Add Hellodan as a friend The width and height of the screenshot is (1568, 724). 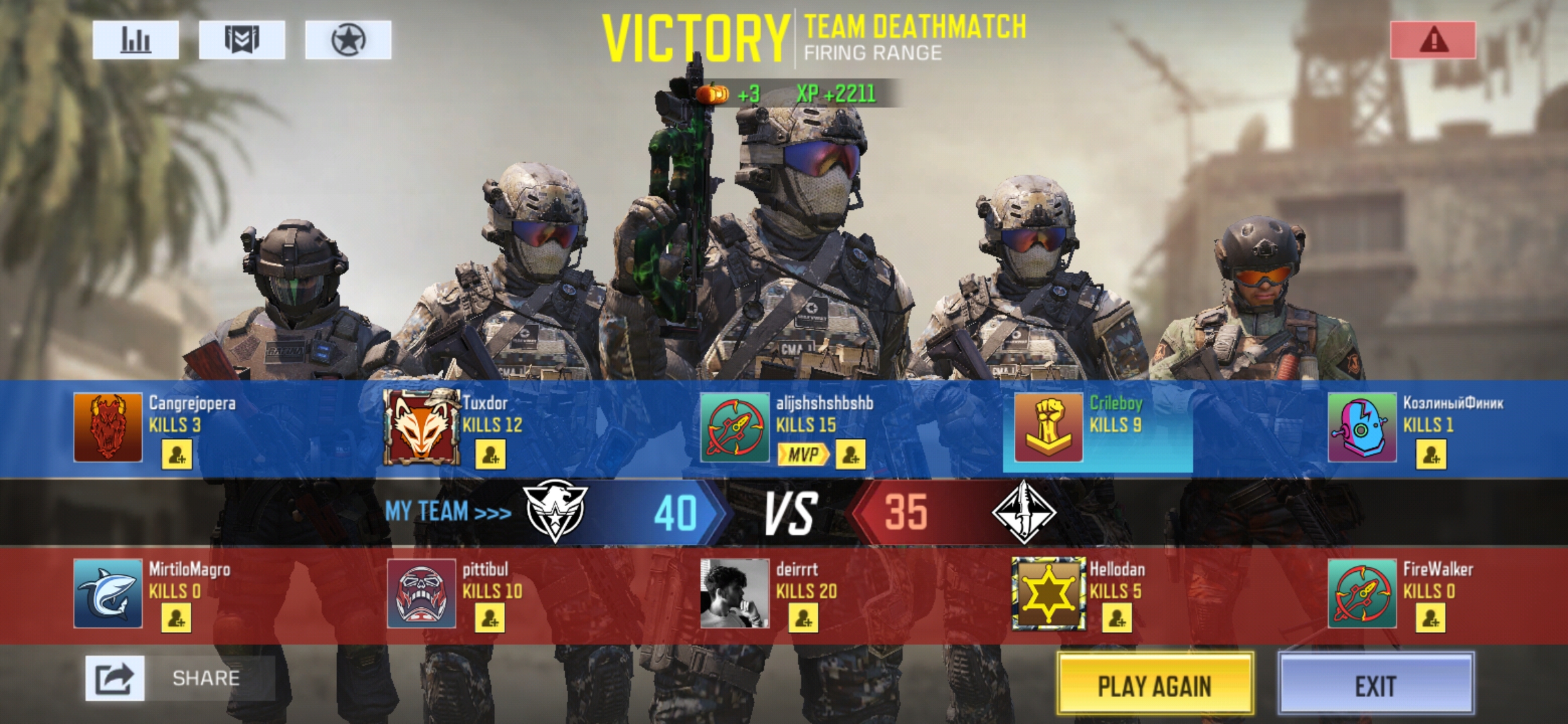coord(1117,618)
